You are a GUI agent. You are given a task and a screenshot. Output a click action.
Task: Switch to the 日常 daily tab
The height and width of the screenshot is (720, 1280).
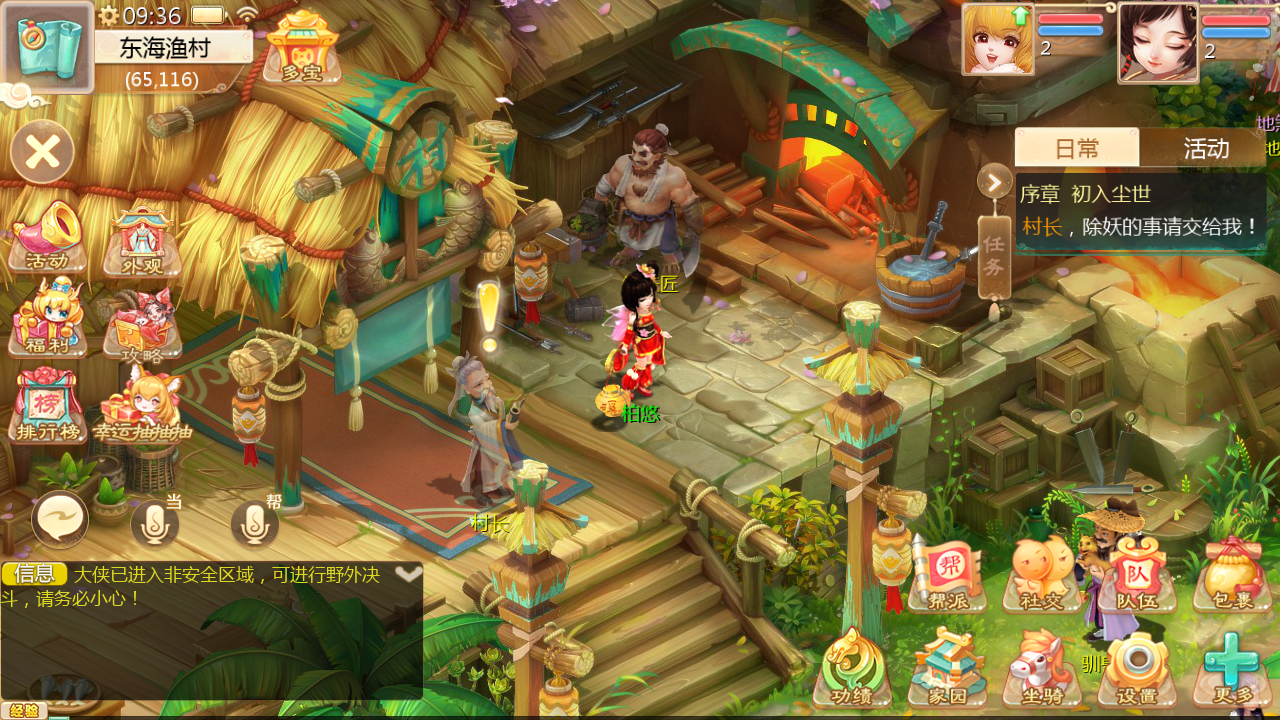(1077, 148)
